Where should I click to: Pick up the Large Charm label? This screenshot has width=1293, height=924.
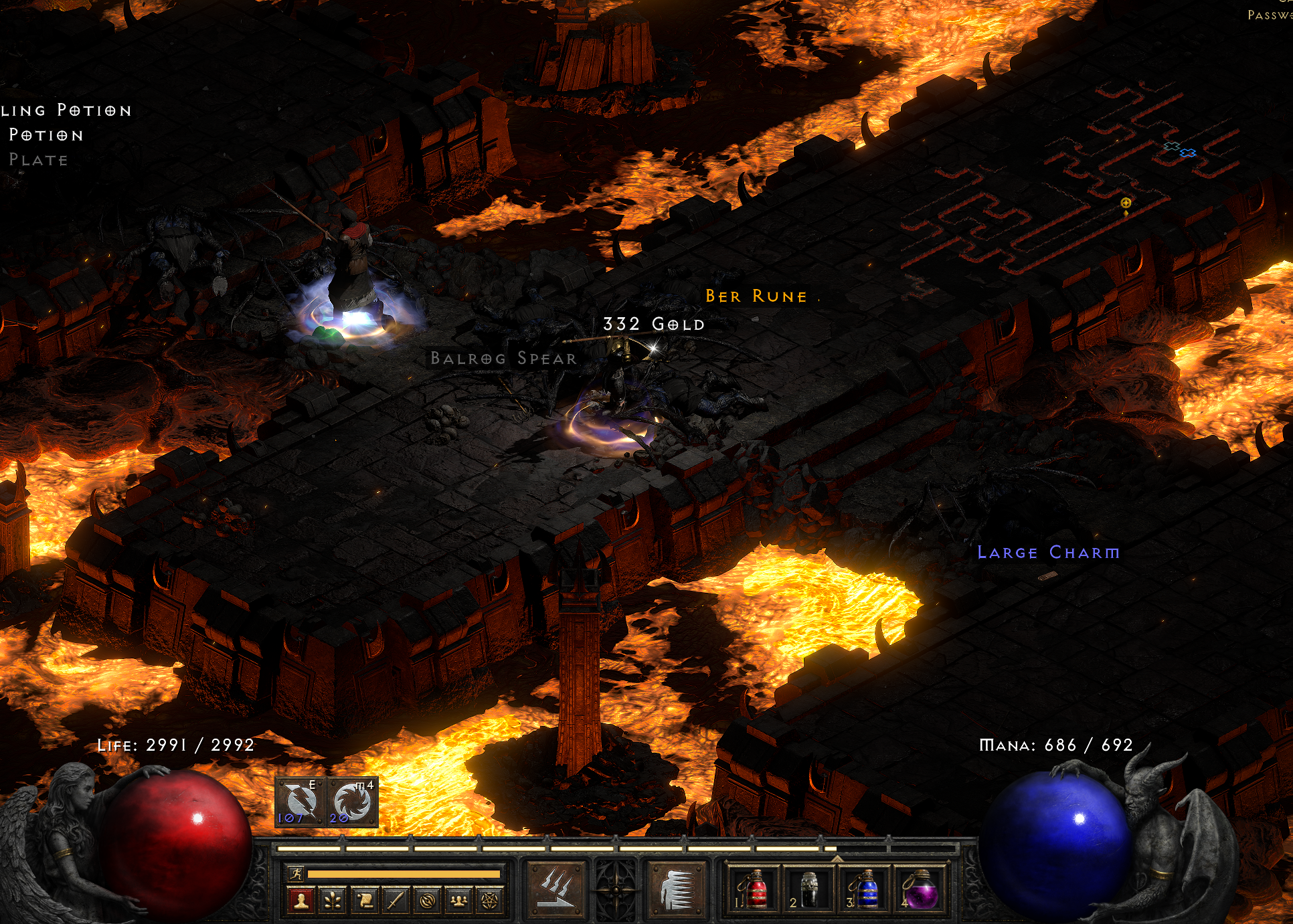click(x=1048, y=553)
